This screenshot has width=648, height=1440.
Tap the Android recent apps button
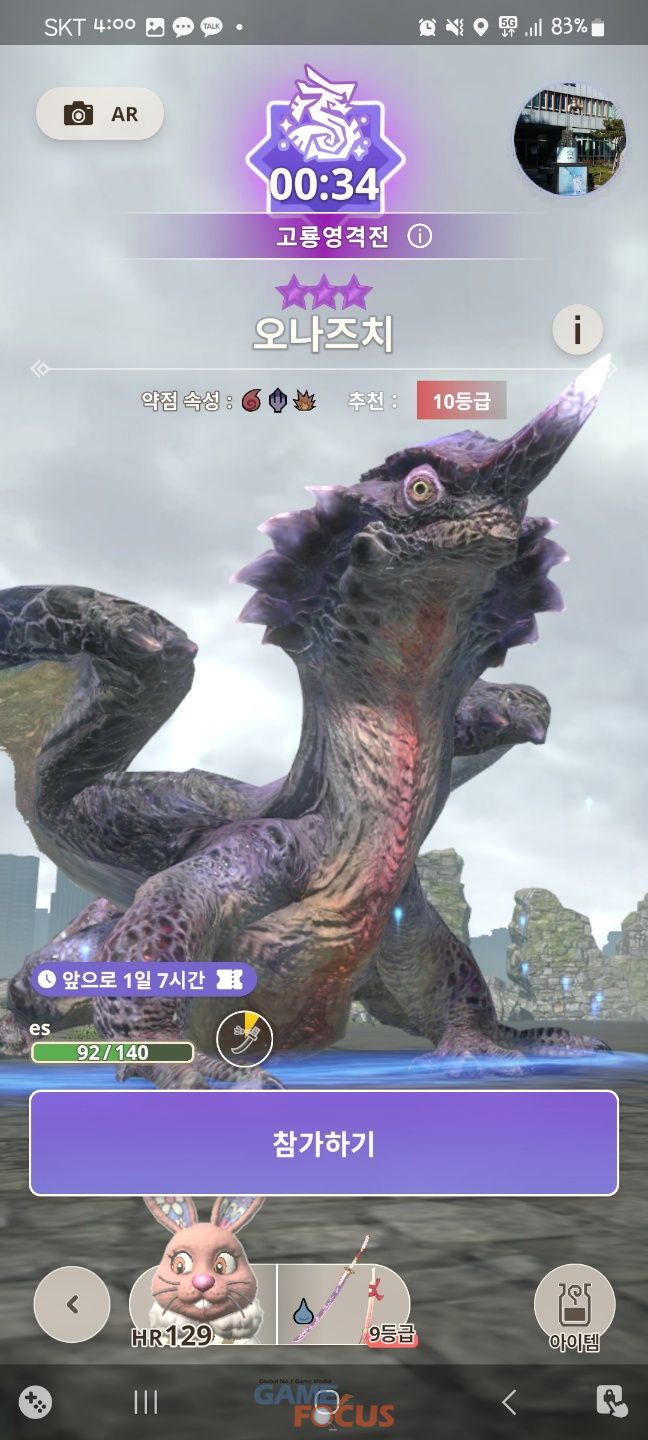pyautogui.click(x=146, y=1402)
